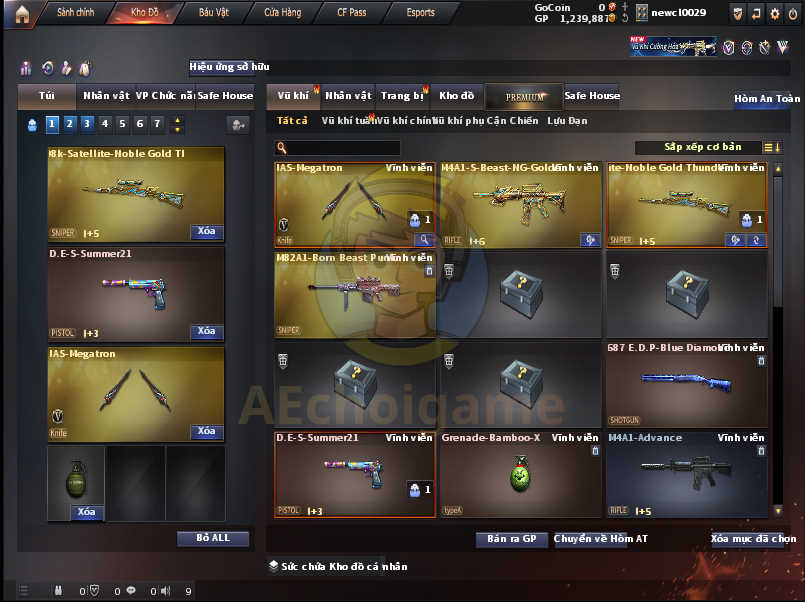Select bag page number 3
Image resolution: width=805 pixels, height=602 pixels.
(87, 124)
